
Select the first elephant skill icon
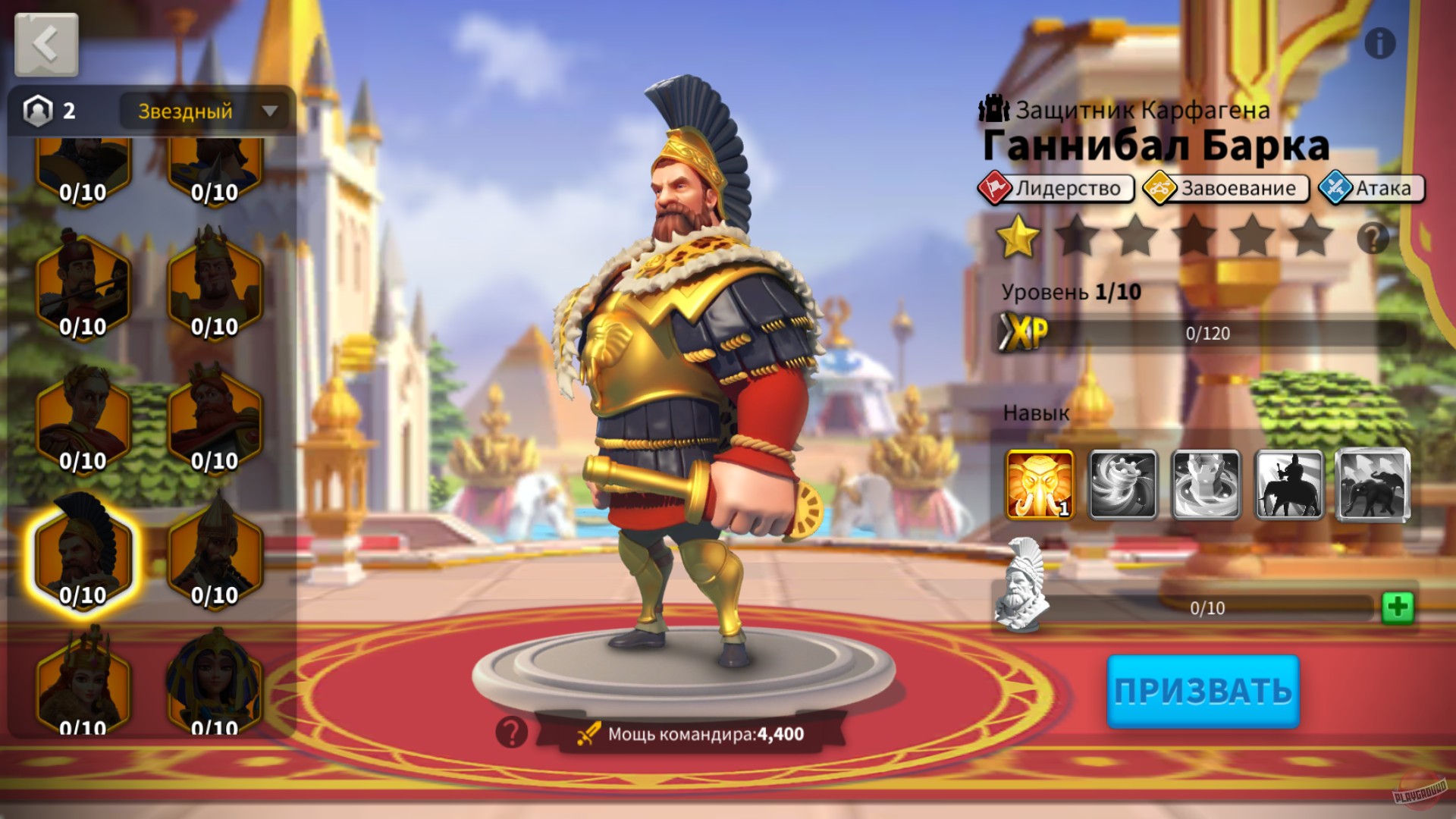pyautogui.click(x=1039, y=483)
